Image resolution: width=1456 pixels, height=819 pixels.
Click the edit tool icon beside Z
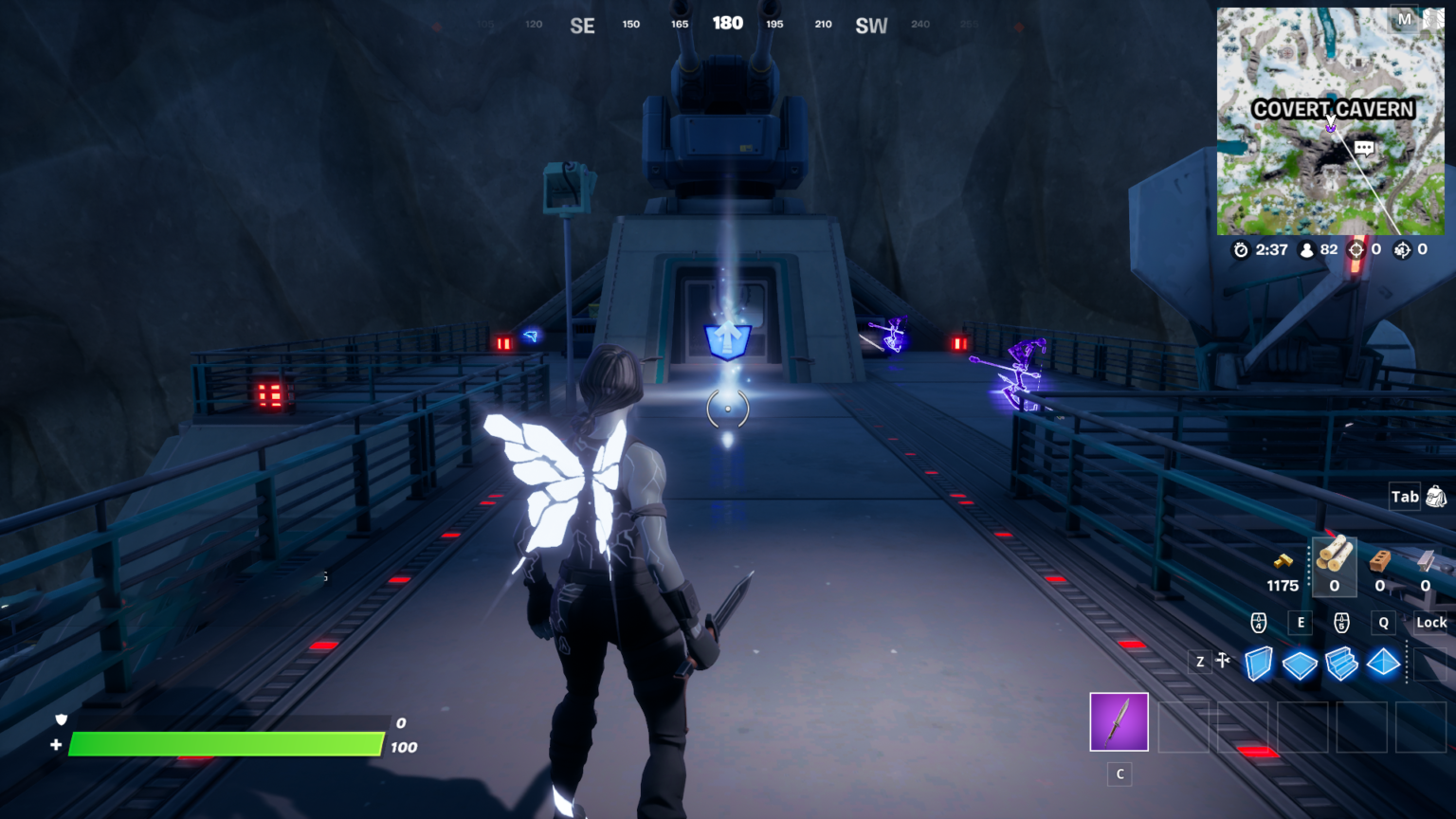1223,661
